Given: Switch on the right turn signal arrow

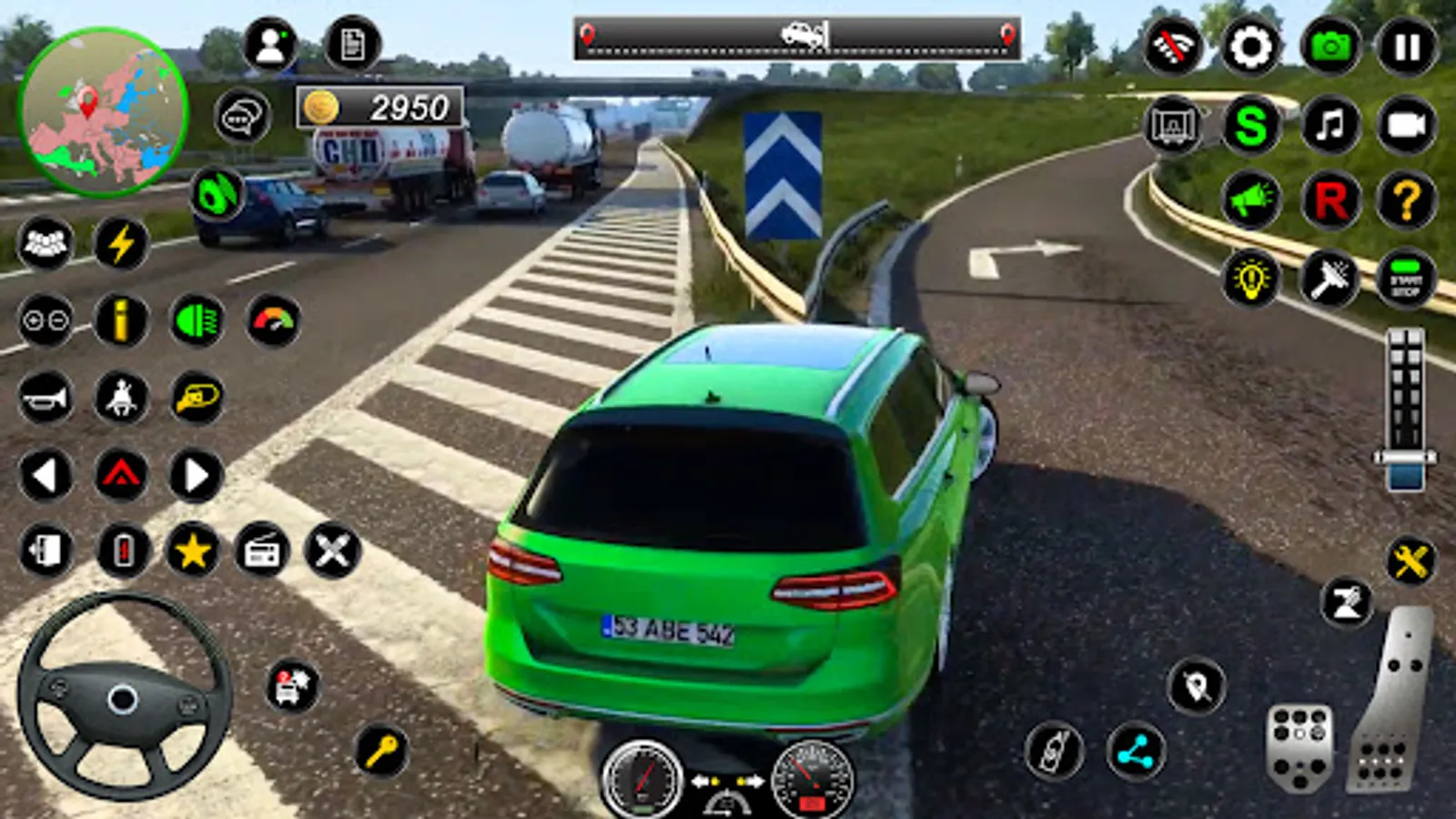Looking at the screenshot, I should pyautogui.click(x=197, y=475).
